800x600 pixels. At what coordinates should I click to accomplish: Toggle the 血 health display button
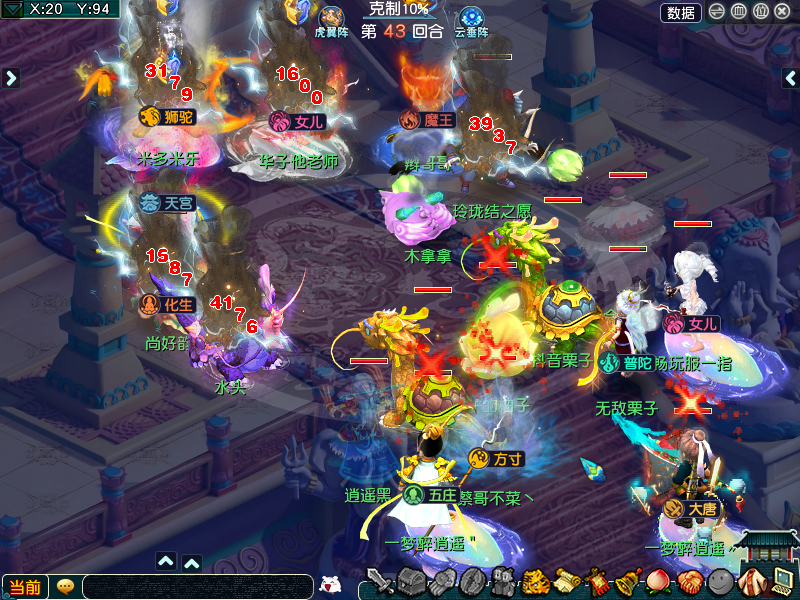(738, 12)
